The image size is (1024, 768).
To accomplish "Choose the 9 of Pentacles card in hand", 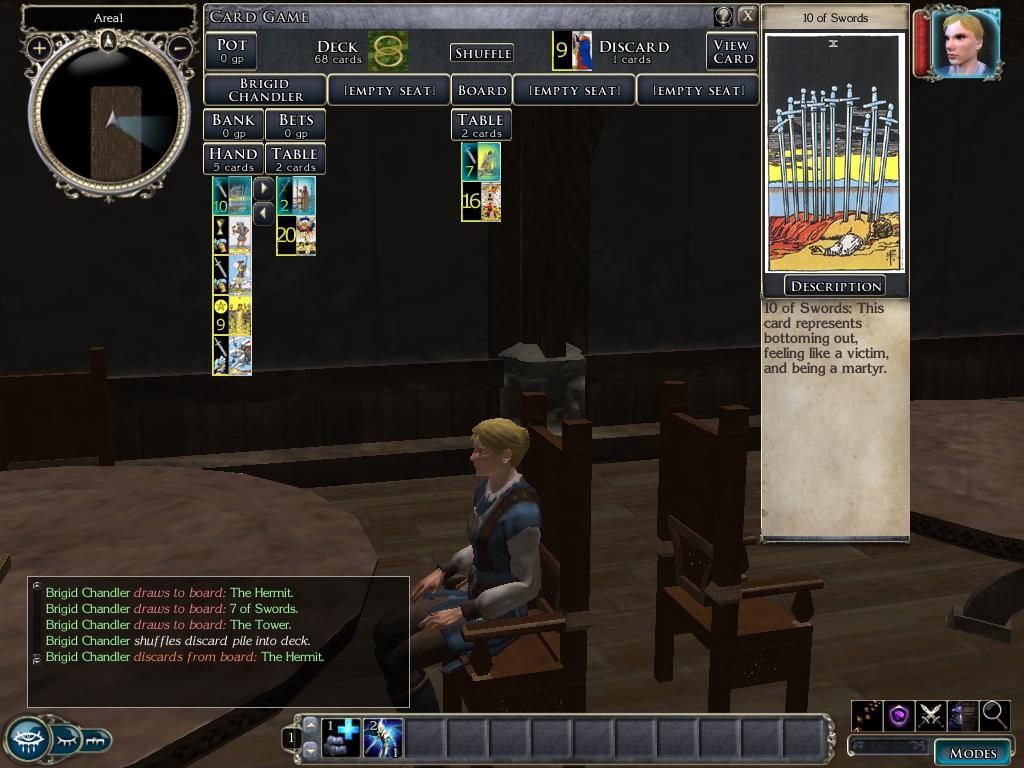I will (x=231, y=315).
